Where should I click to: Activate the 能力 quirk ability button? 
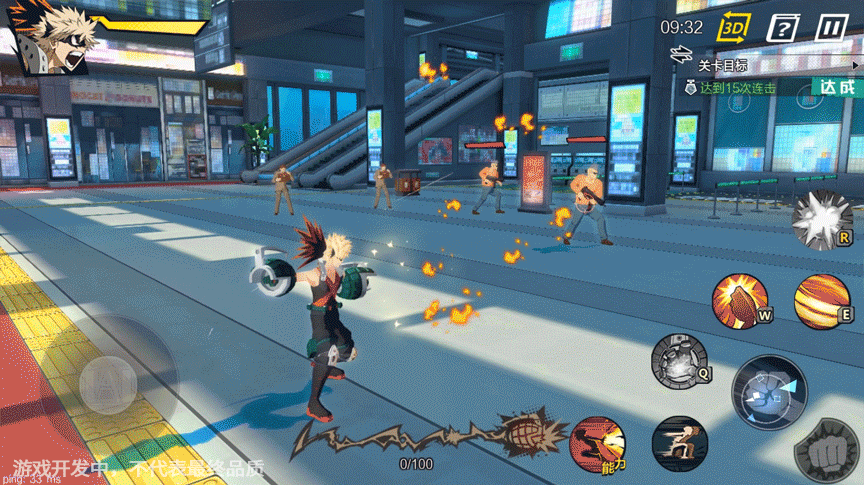tap(598, 445)
